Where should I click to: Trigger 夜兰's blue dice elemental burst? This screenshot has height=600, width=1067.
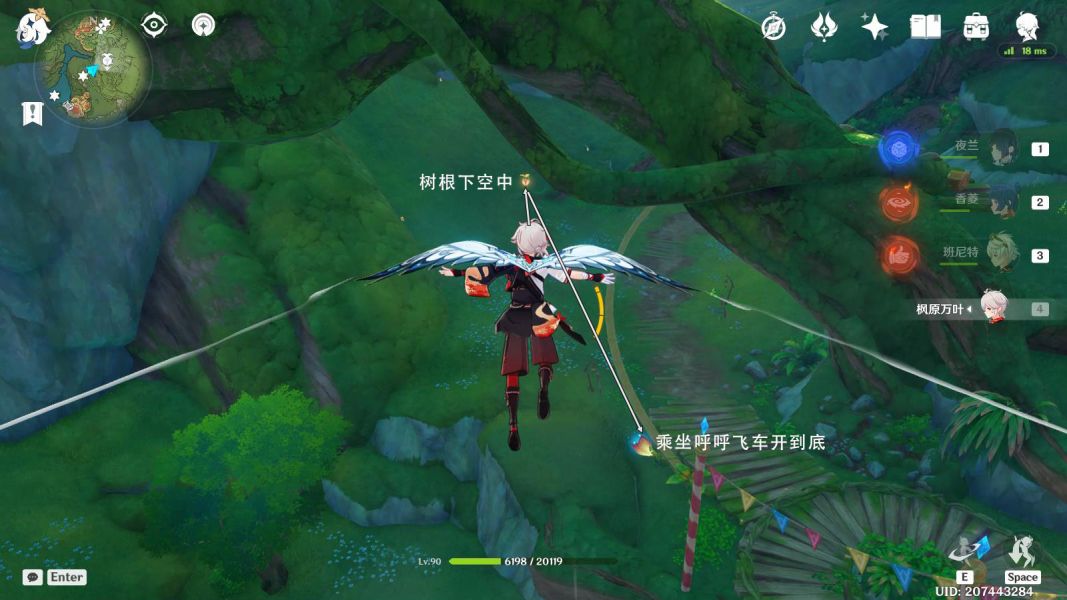click(x=898, y=150)
